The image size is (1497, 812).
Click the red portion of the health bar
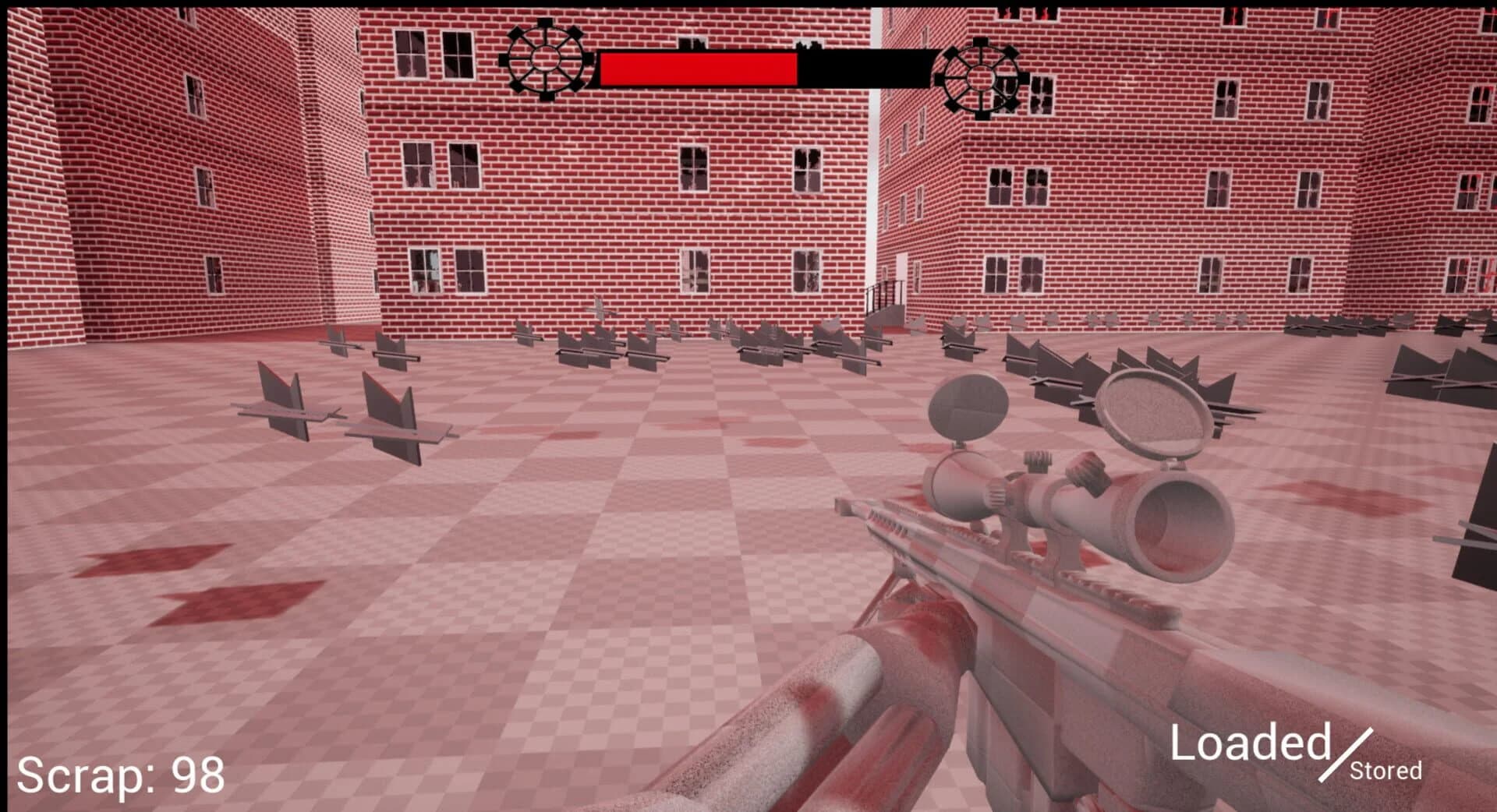tap(694, 67)
